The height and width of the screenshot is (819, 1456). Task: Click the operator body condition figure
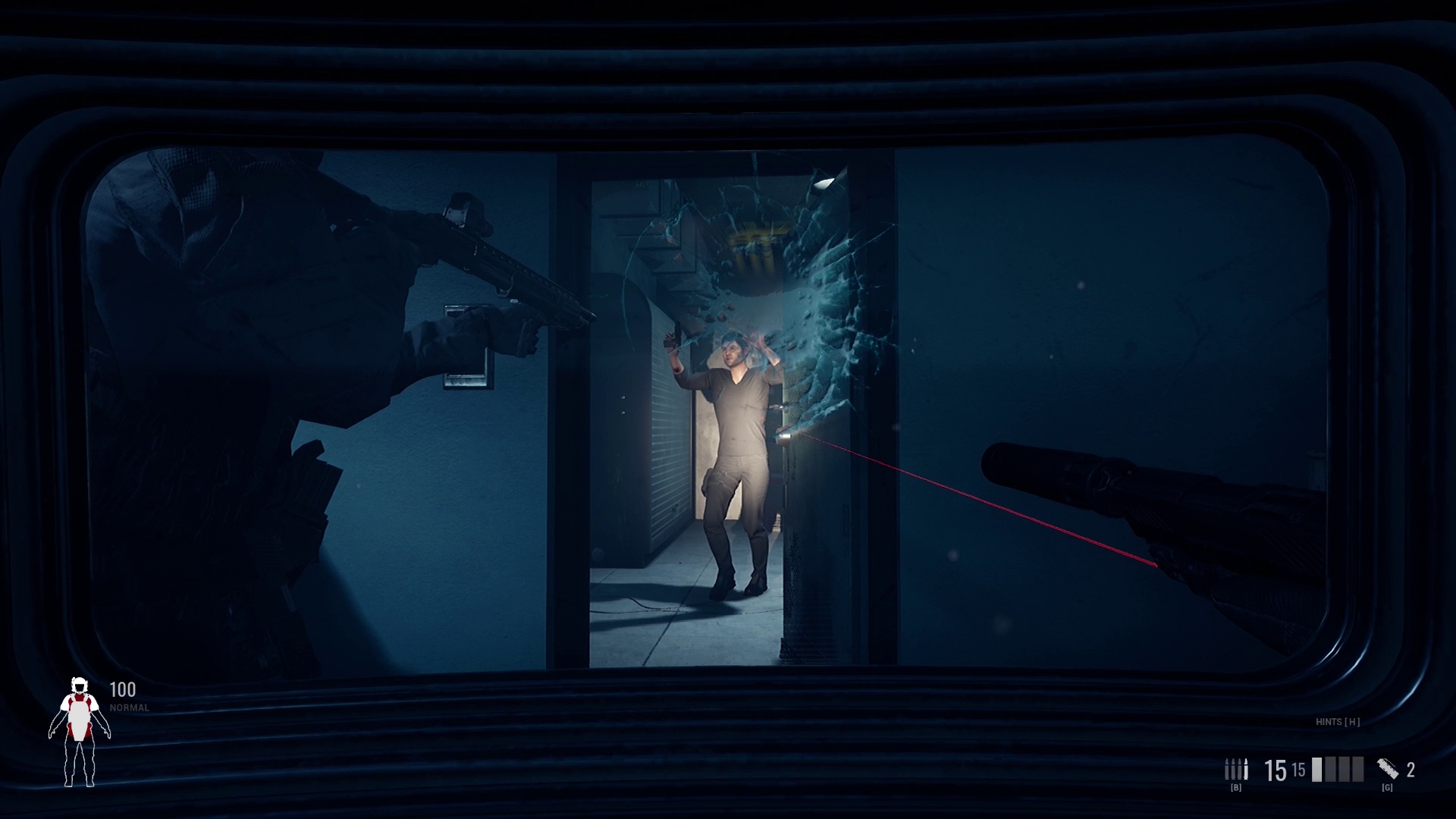(x=79, y=731)
